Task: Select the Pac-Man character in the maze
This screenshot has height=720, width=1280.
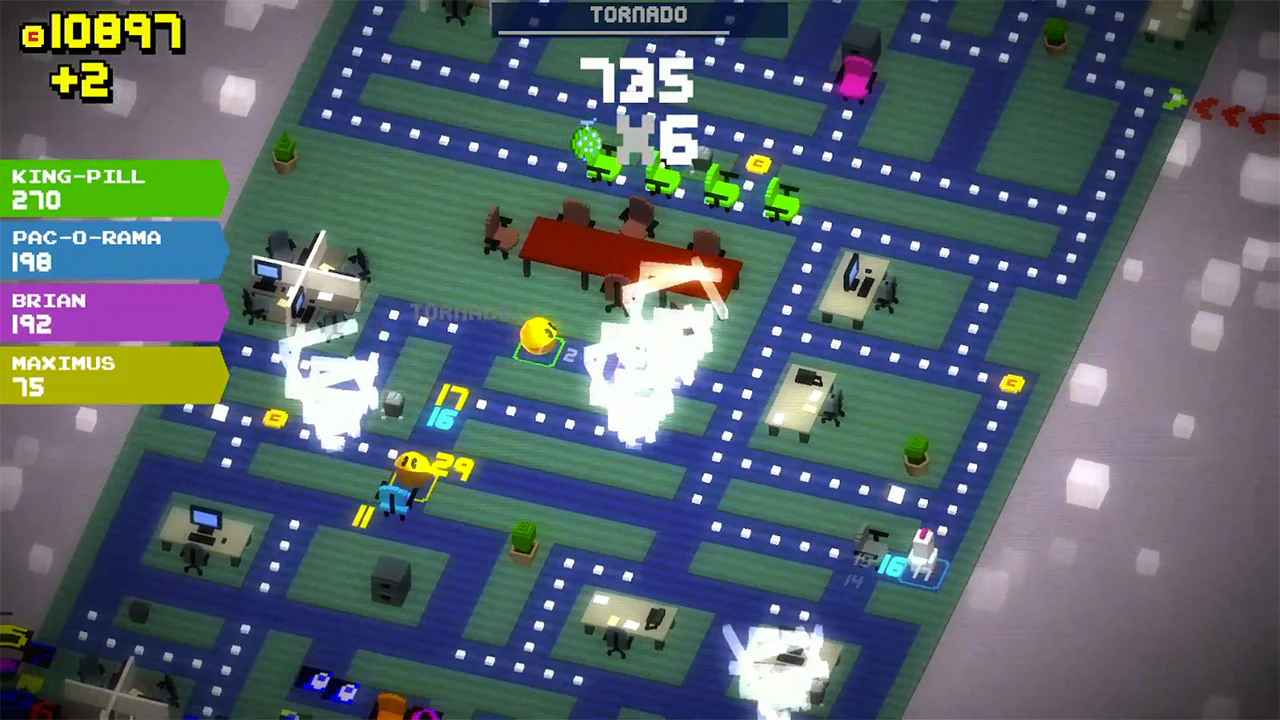Action: coord(539,335)
